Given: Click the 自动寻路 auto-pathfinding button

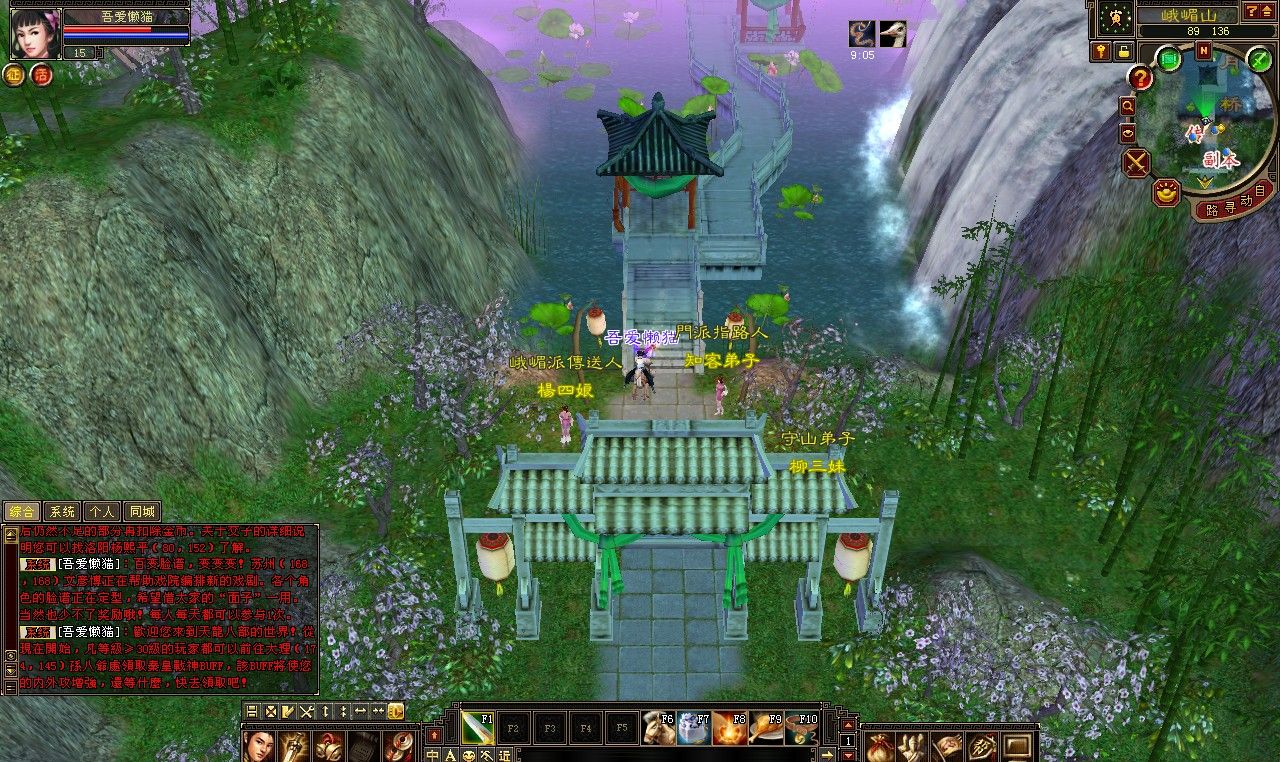Looking at the screenshot, I should coord(1234,203).
